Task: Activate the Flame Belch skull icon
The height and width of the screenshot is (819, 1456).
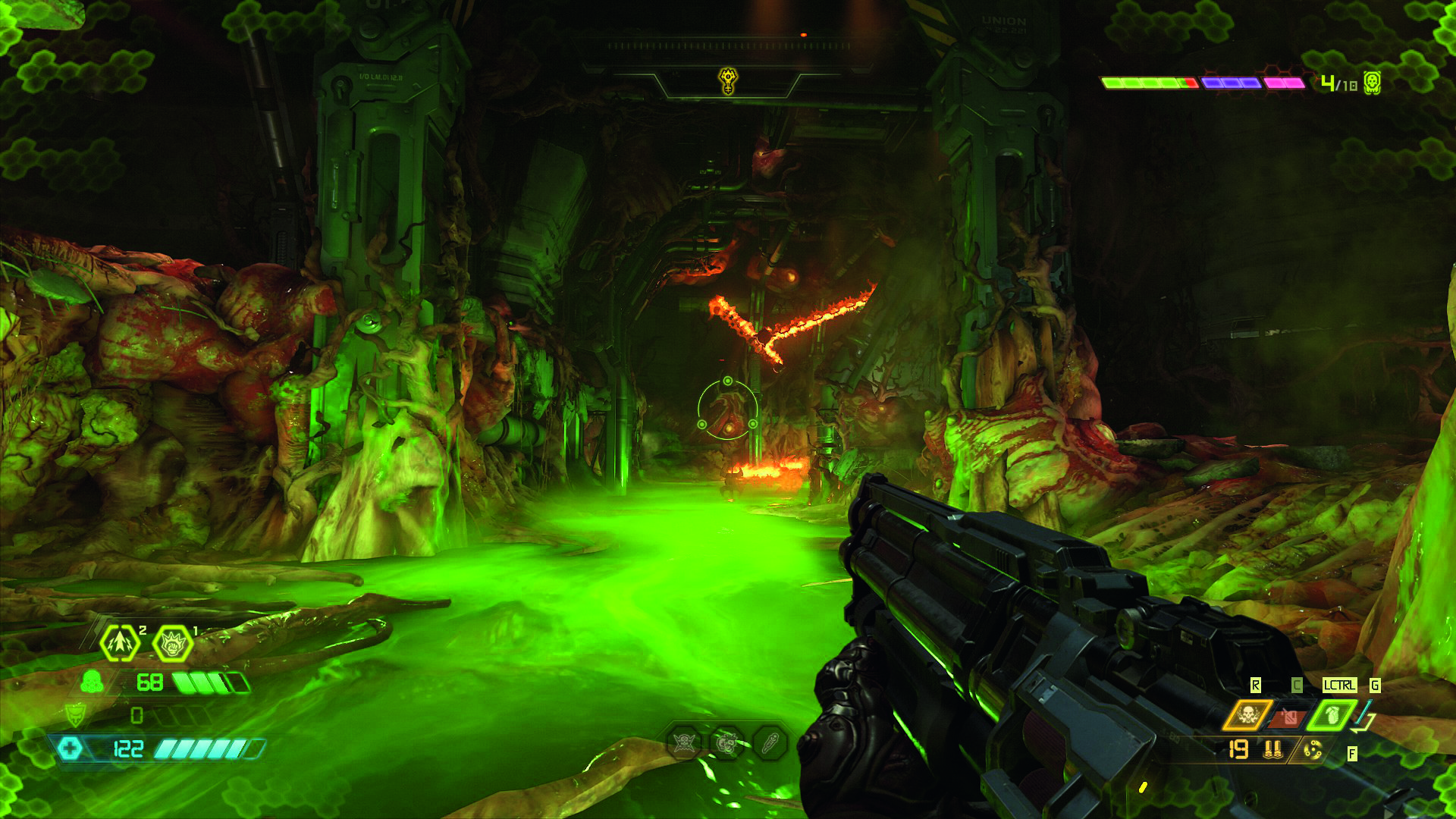Action: 1246,715
